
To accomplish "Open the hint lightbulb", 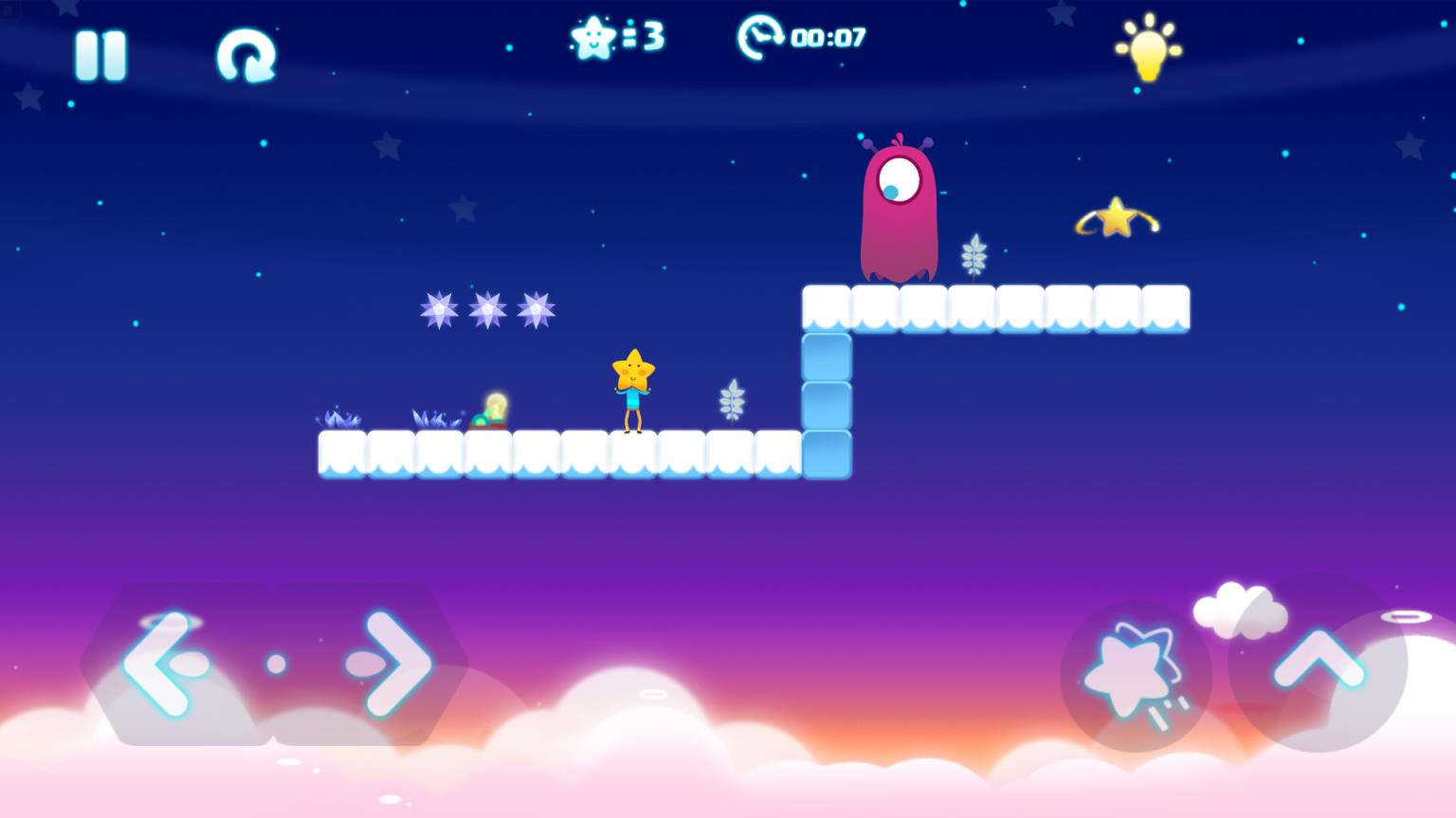I will [x=1148, y=47].
